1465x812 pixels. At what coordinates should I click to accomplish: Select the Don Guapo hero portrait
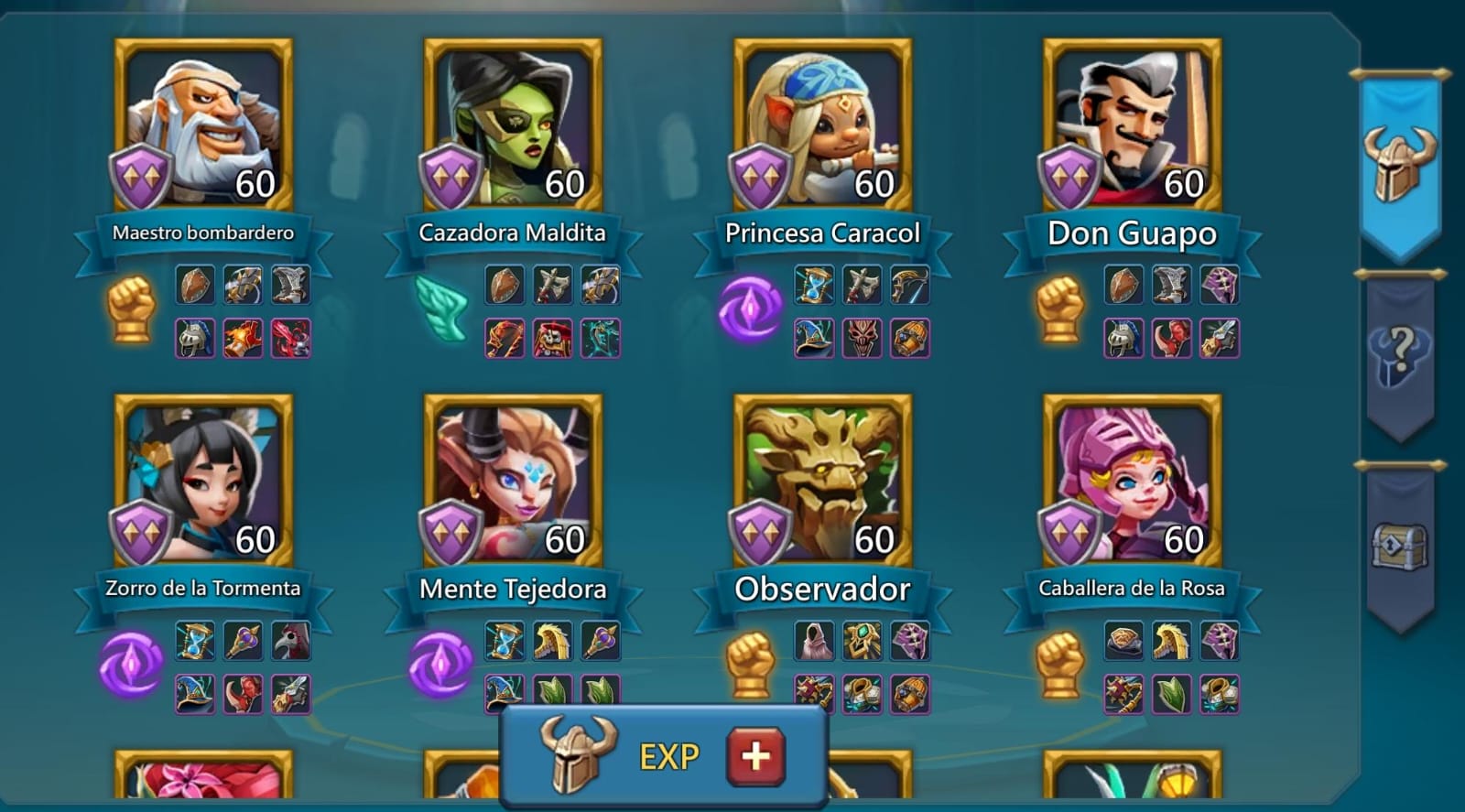pos(1132,124)
